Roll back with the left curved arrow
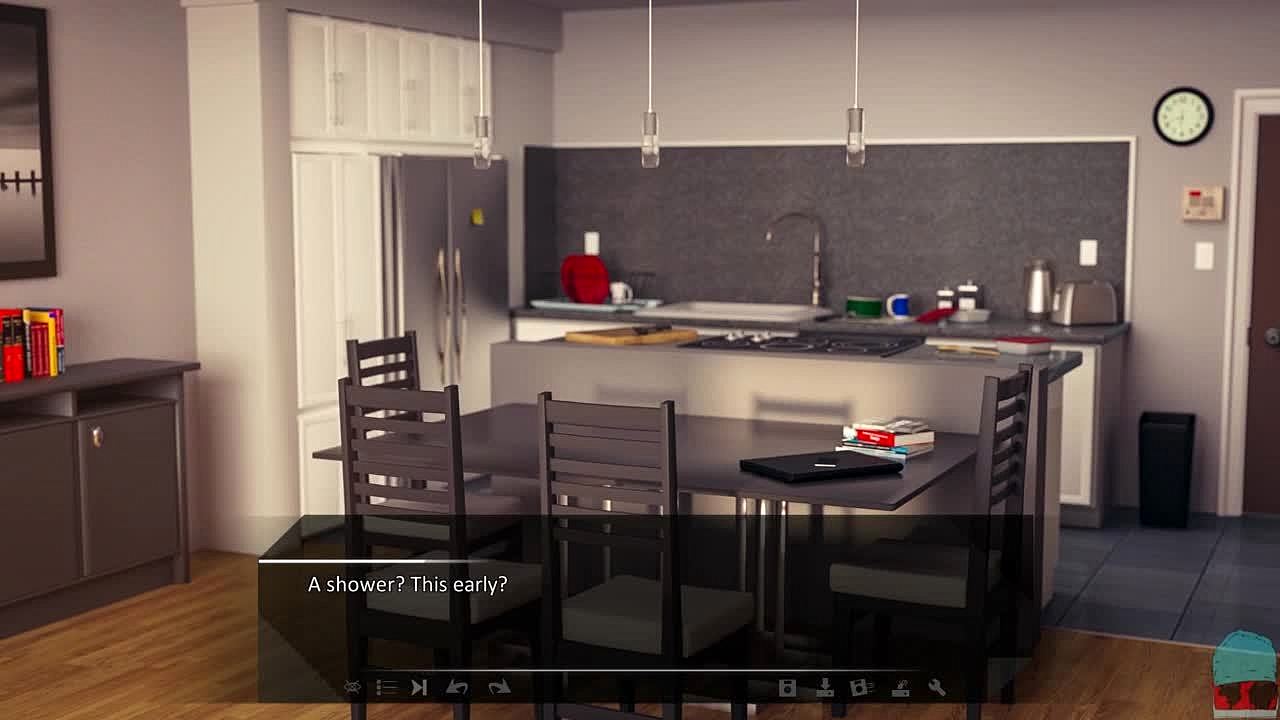The height and width of the screenshot is (720, 1280). pos(457,688)
